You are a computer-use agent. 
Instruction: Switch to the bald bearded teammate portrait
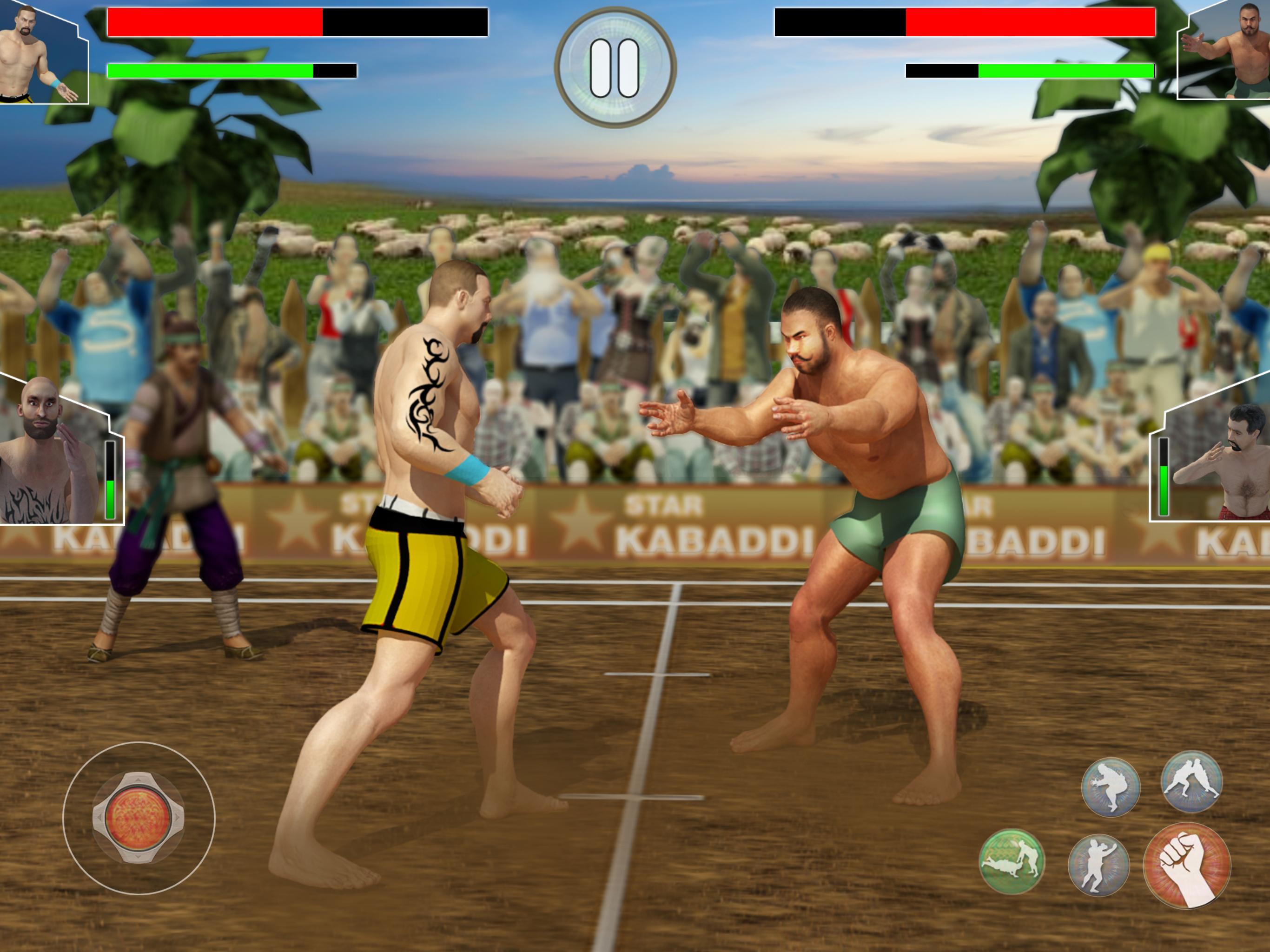click(x=49, y=451)
